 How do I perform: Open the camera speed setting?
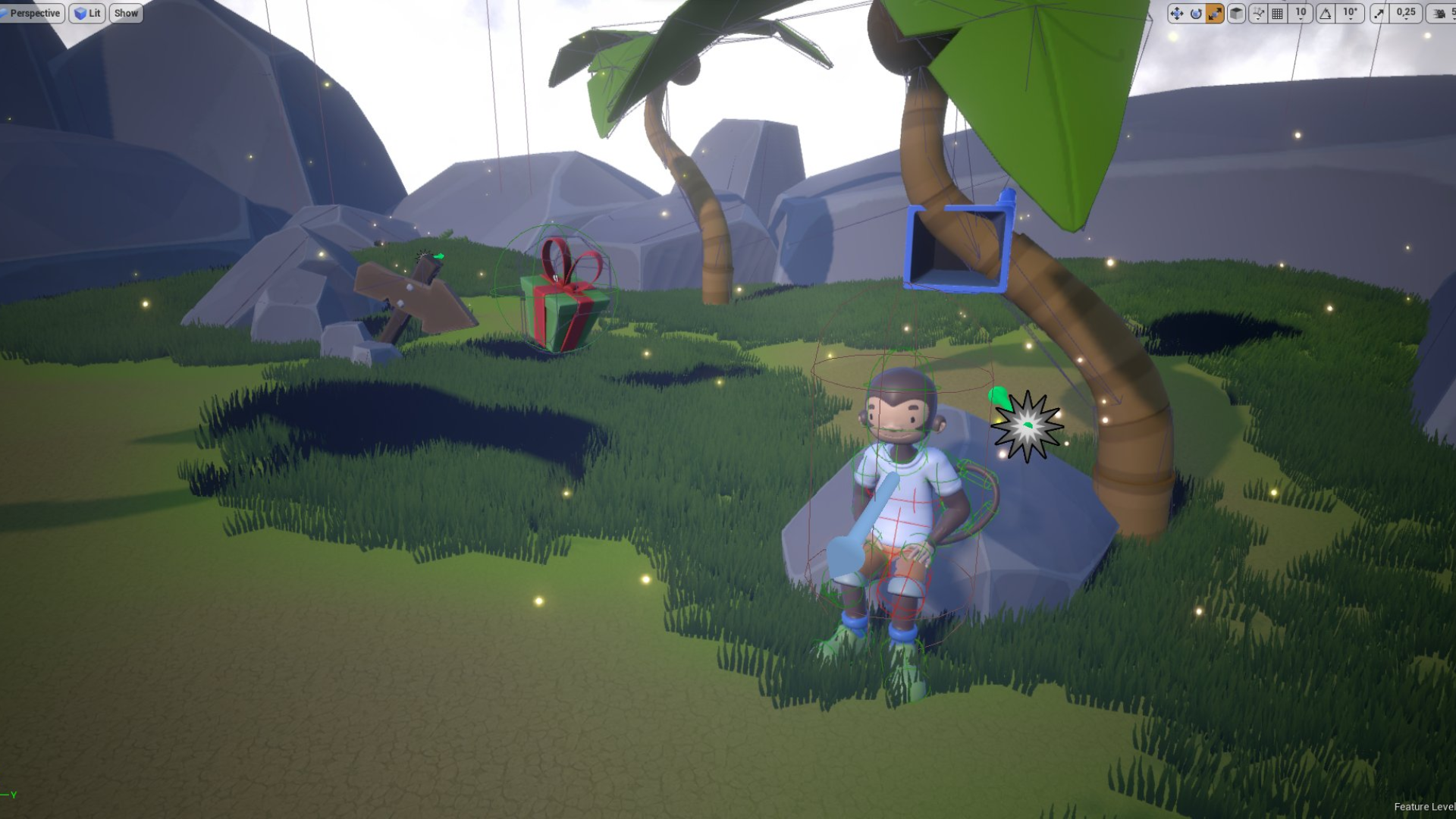1441,13
